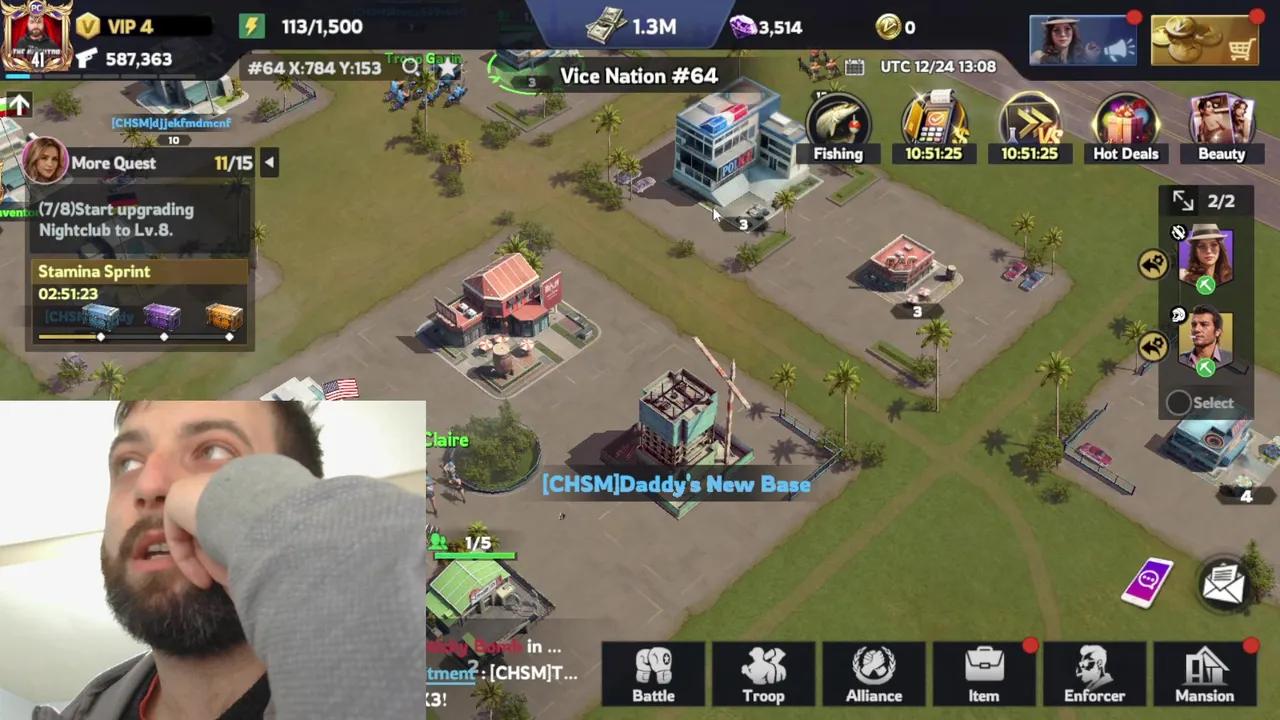Open the Alliance menu

tap(874, 675)
